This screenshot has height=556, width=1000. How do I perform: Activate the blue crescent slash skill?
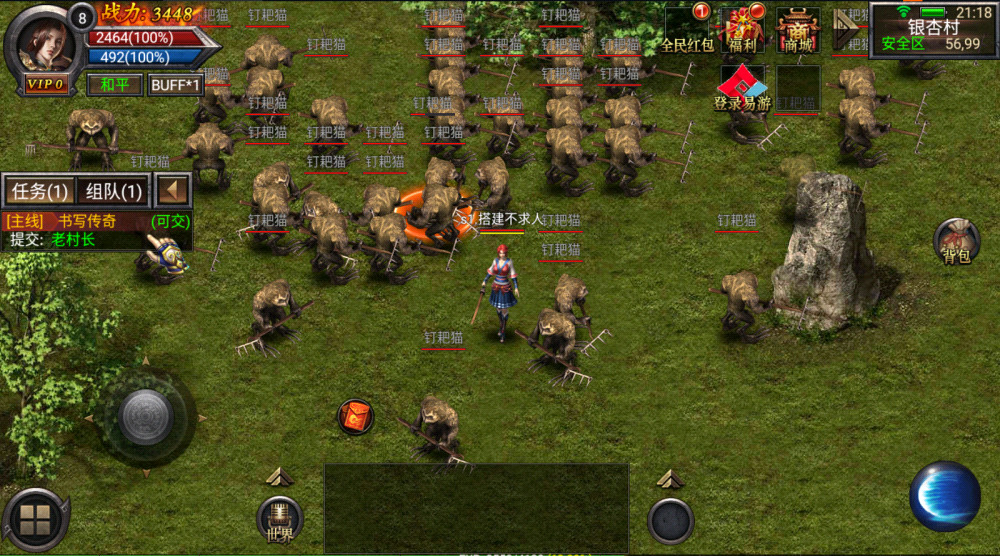(944, 496)
